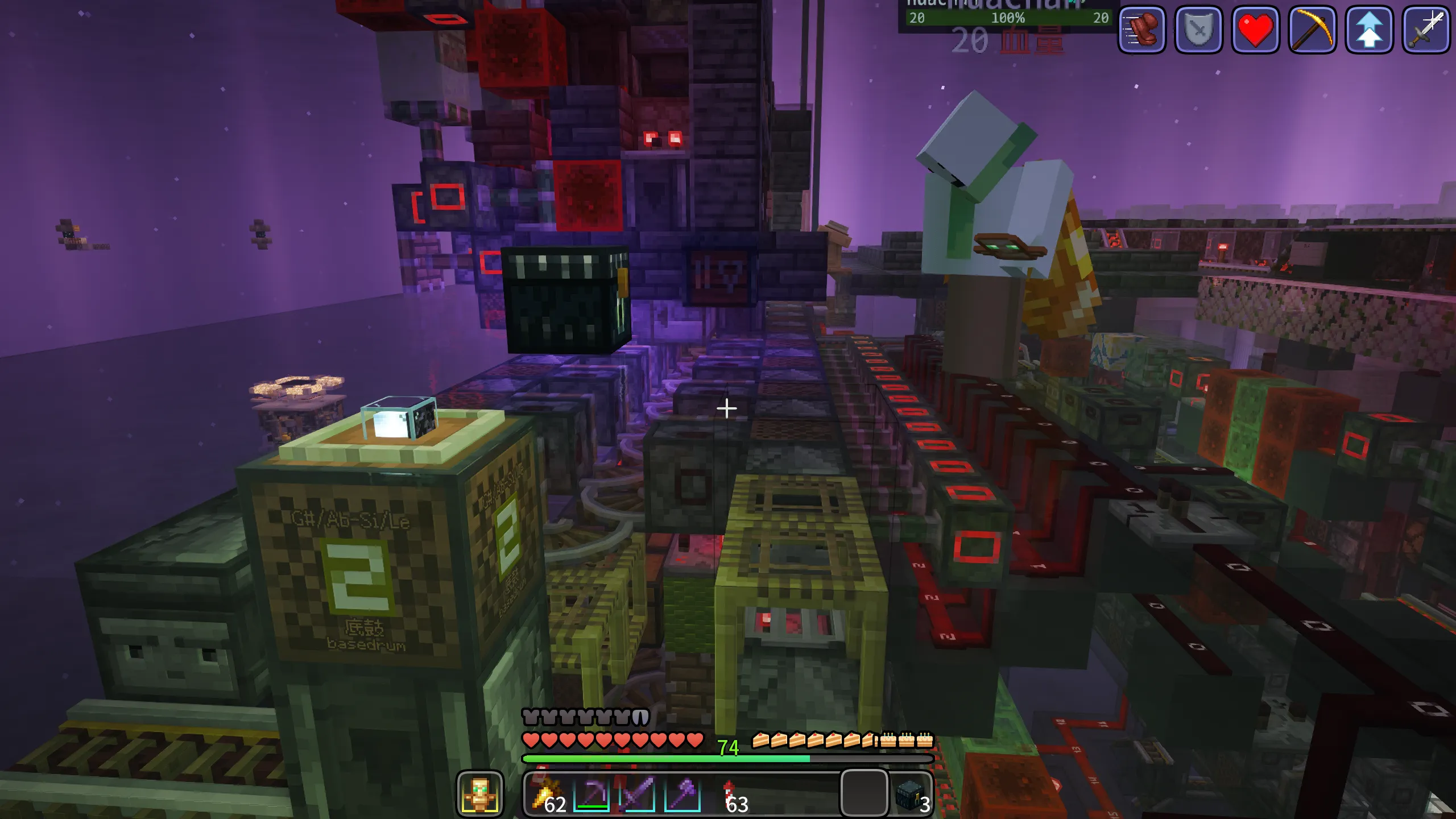Click the totem of undying offhand slot

(x=480, y=793)
